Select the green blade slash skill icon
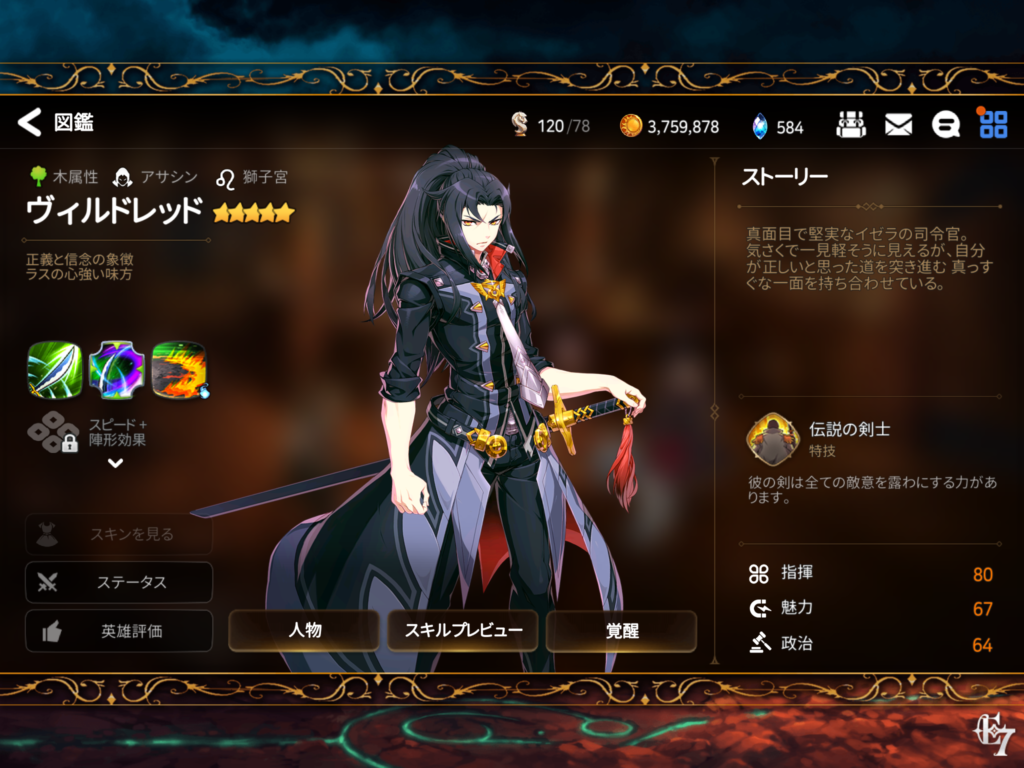 [54, 370]
